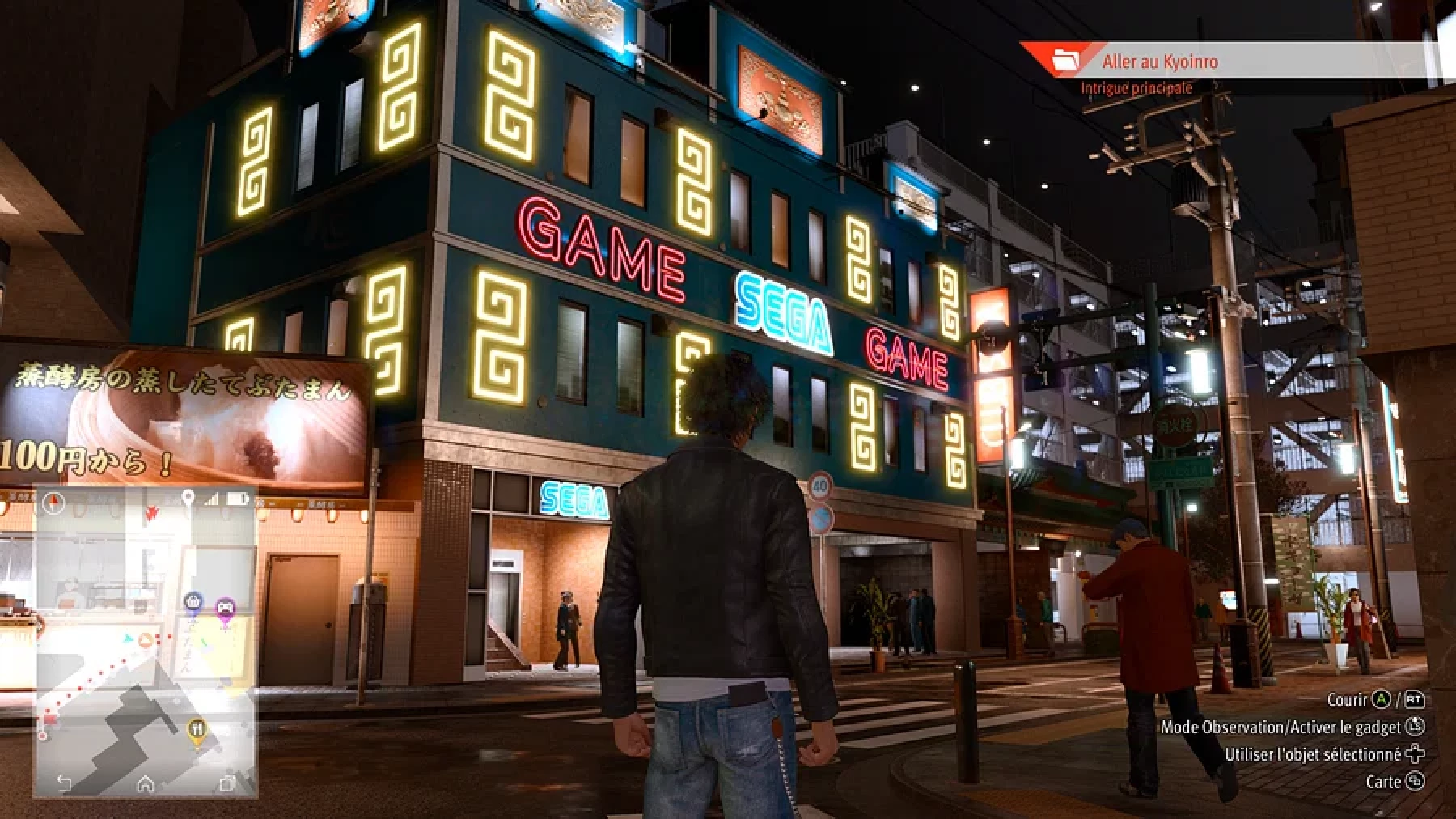
Task: Select the blue shopping basket marker on the minimap
Action: (x=193, y=603)
